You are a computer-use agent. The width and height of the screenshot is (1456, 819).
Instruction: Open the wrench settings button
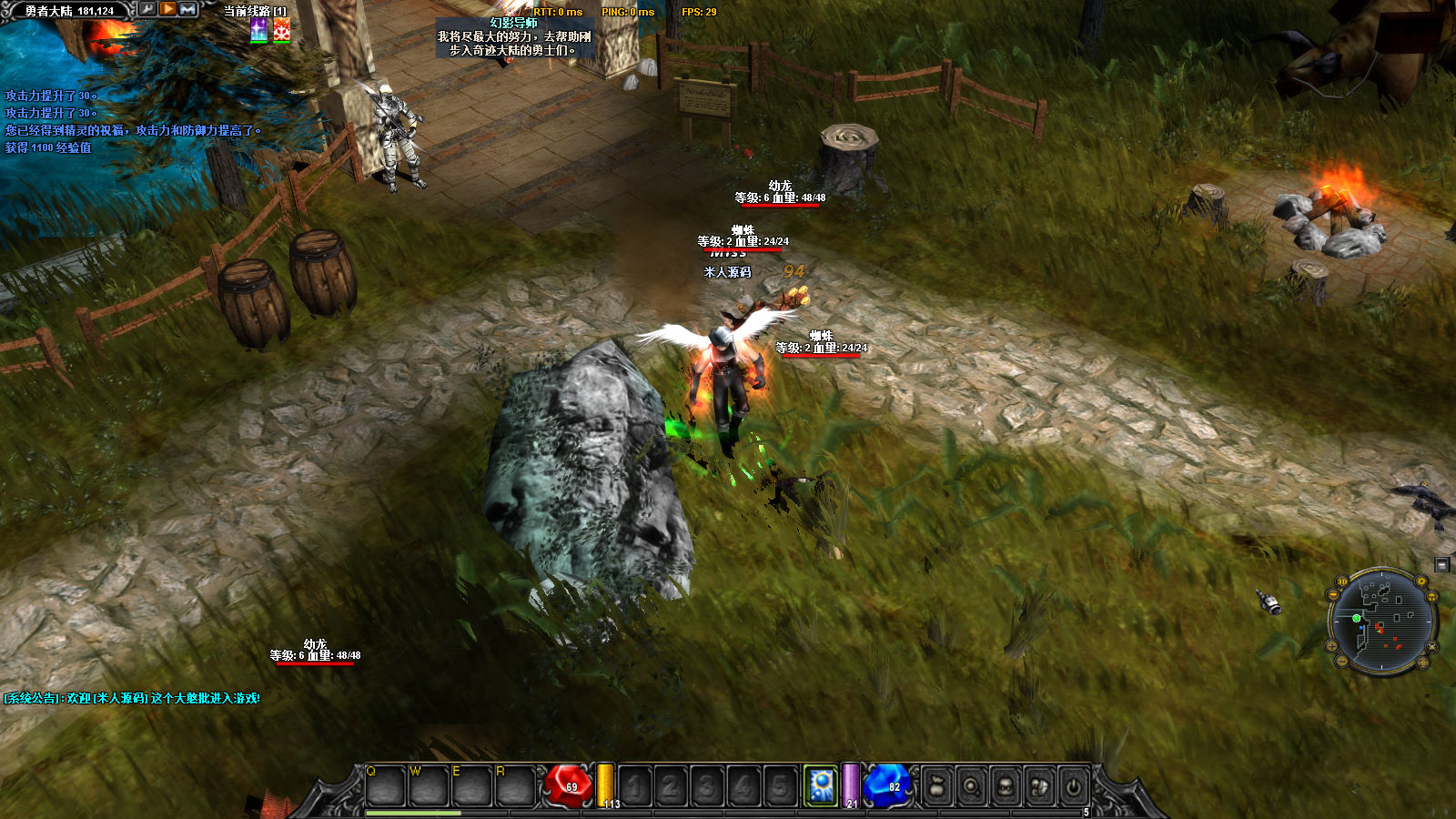pyautogui.click(x=147, y=9)
